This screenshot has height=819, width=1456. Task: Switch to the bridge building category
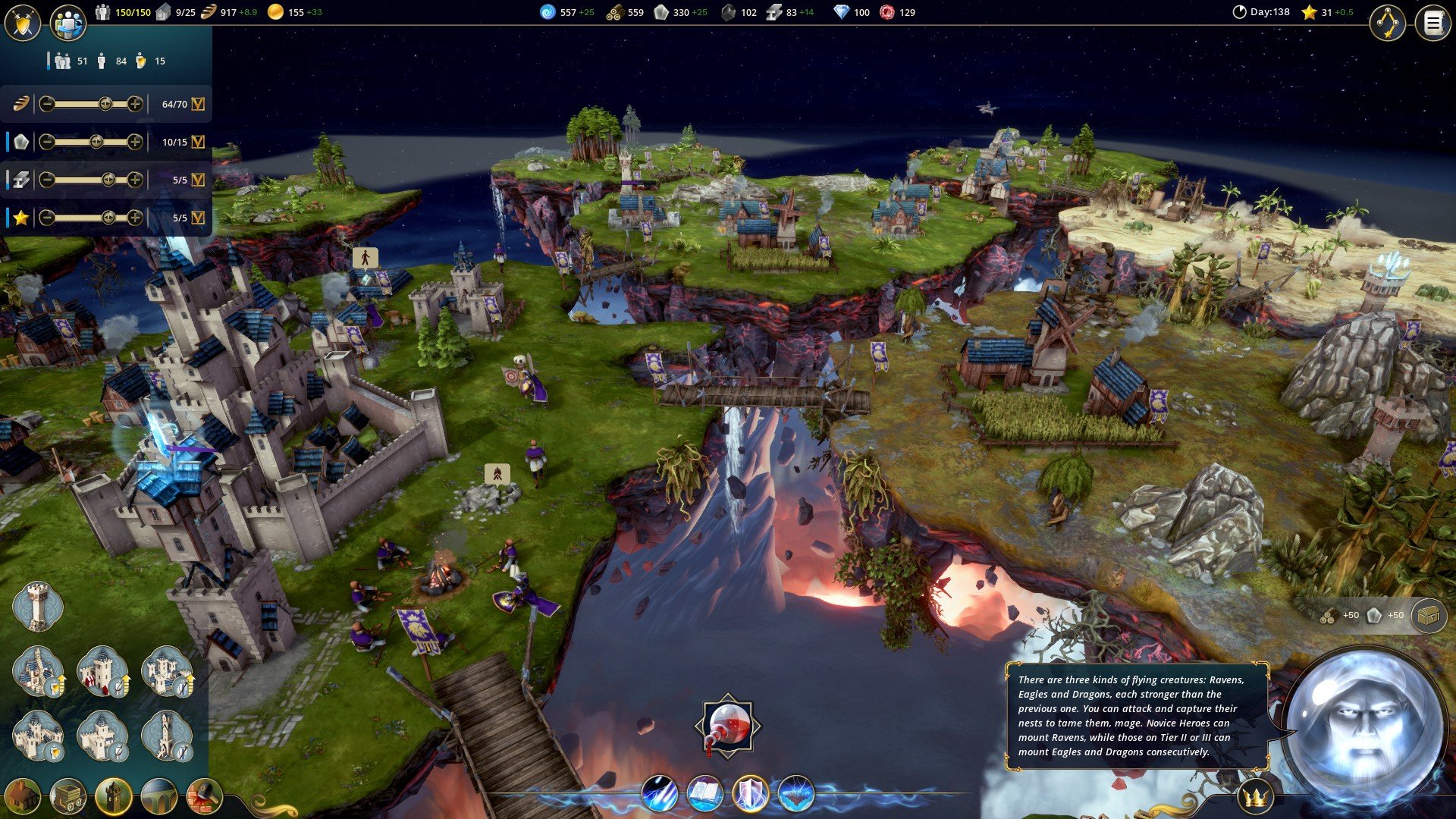pyautogui.click(x=159, y=796)
